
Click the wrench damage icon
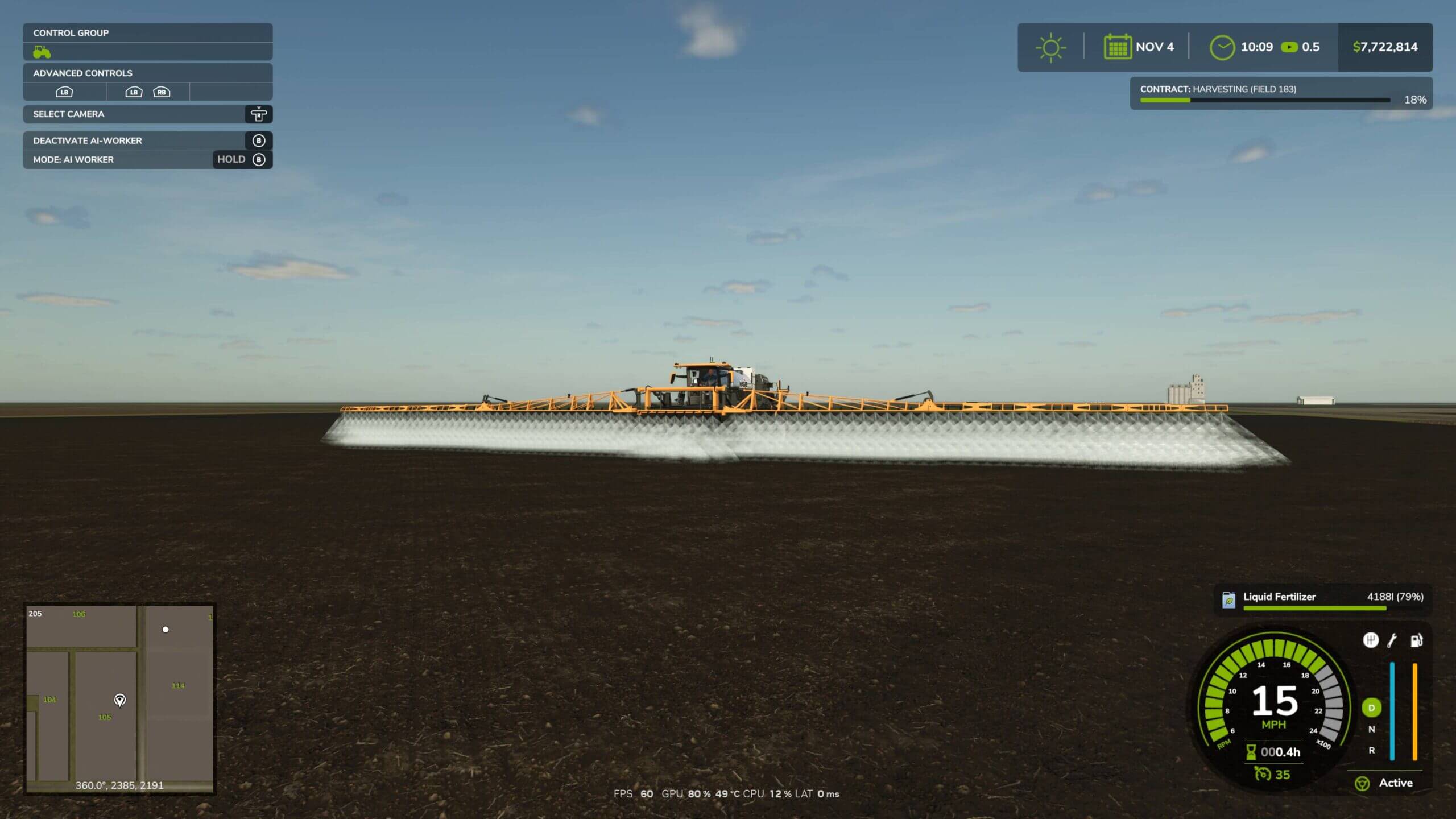1392,640
